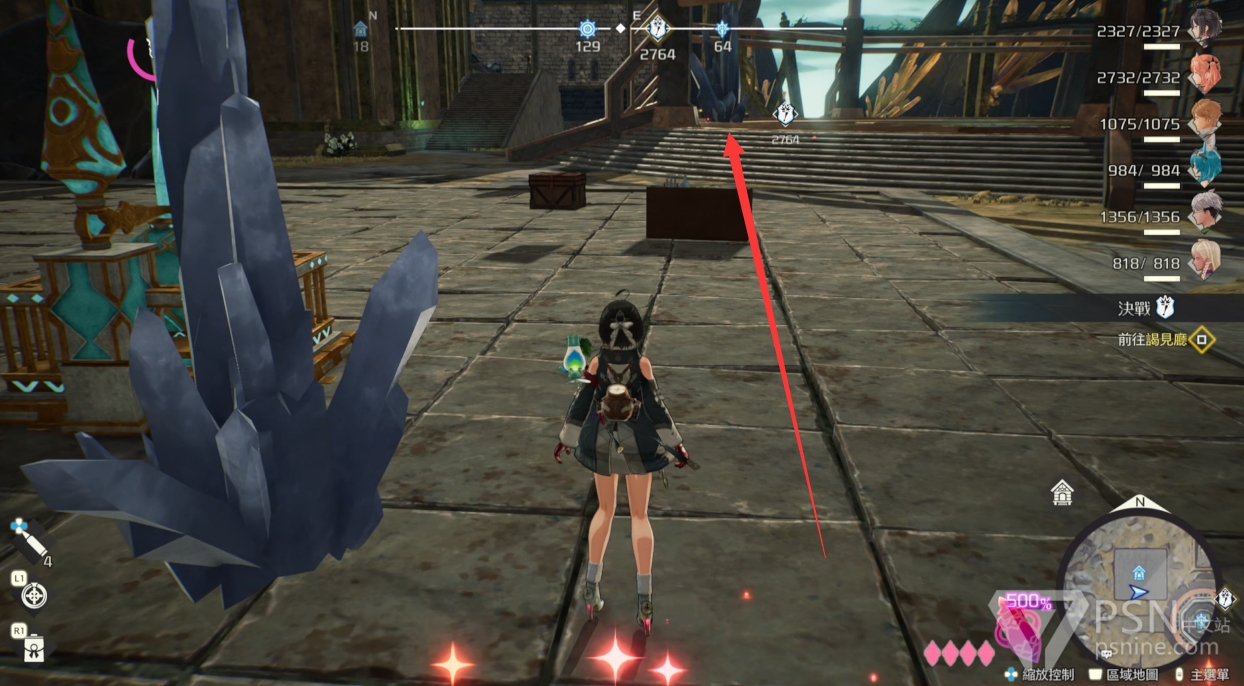Click the main quest marker on the compass

tap(657, 28)
